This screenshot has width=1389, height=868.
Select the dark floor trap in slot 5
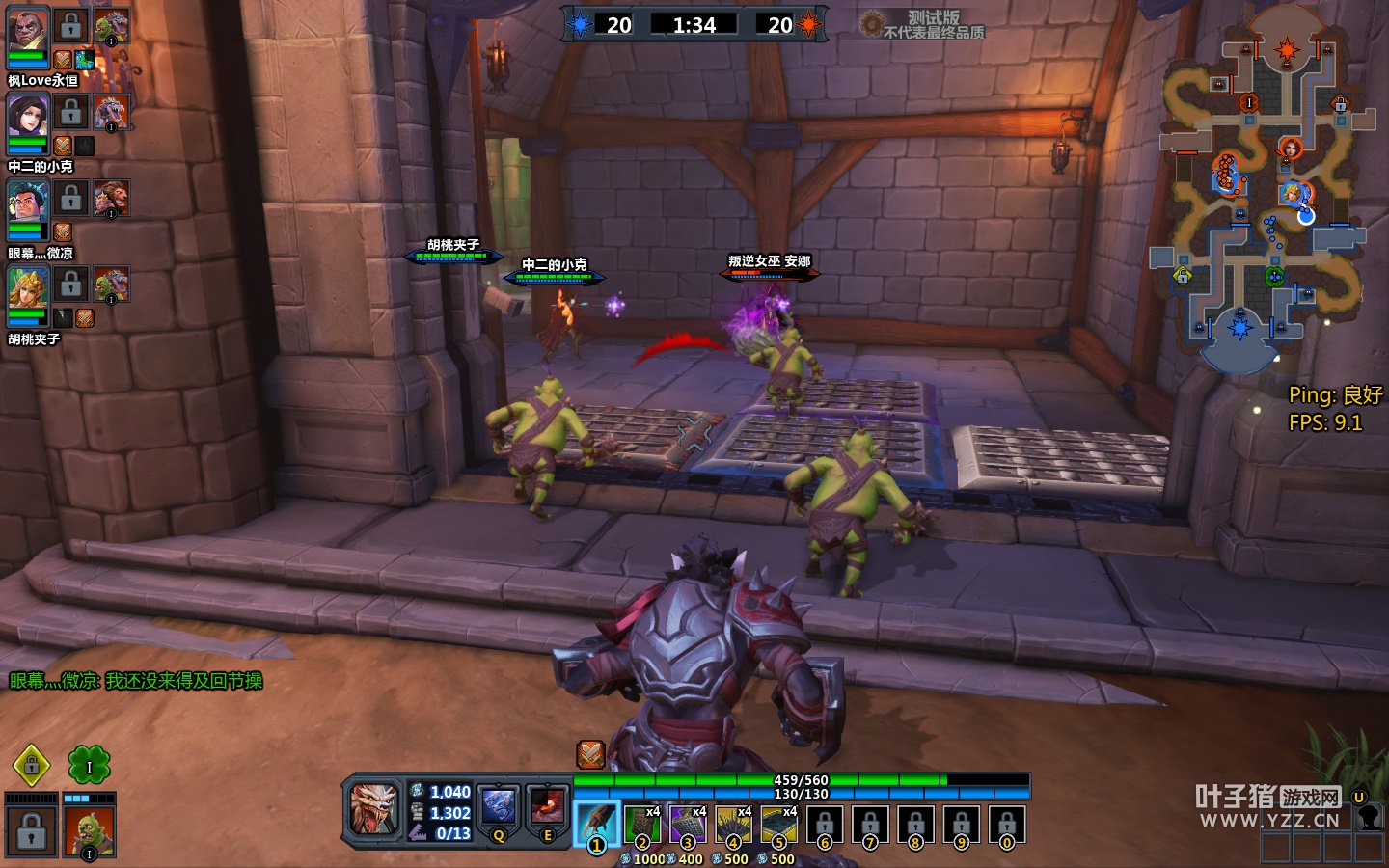tap(778, 825)
